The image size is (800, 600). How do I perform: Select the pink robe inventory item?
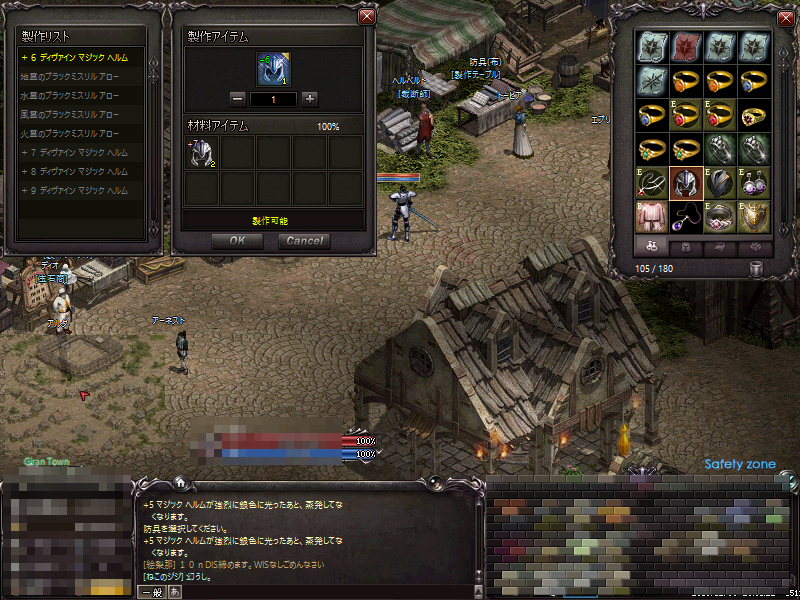651,215
